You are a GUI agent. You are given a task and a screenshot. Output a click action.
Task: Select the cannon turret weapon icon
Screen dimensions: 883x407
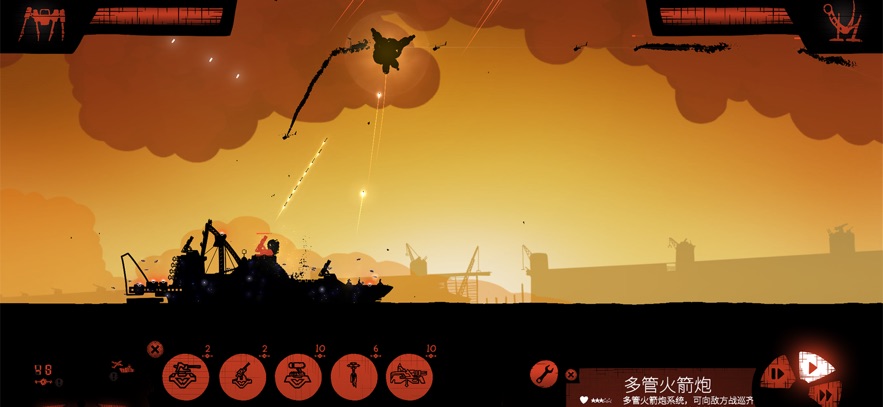186,374
